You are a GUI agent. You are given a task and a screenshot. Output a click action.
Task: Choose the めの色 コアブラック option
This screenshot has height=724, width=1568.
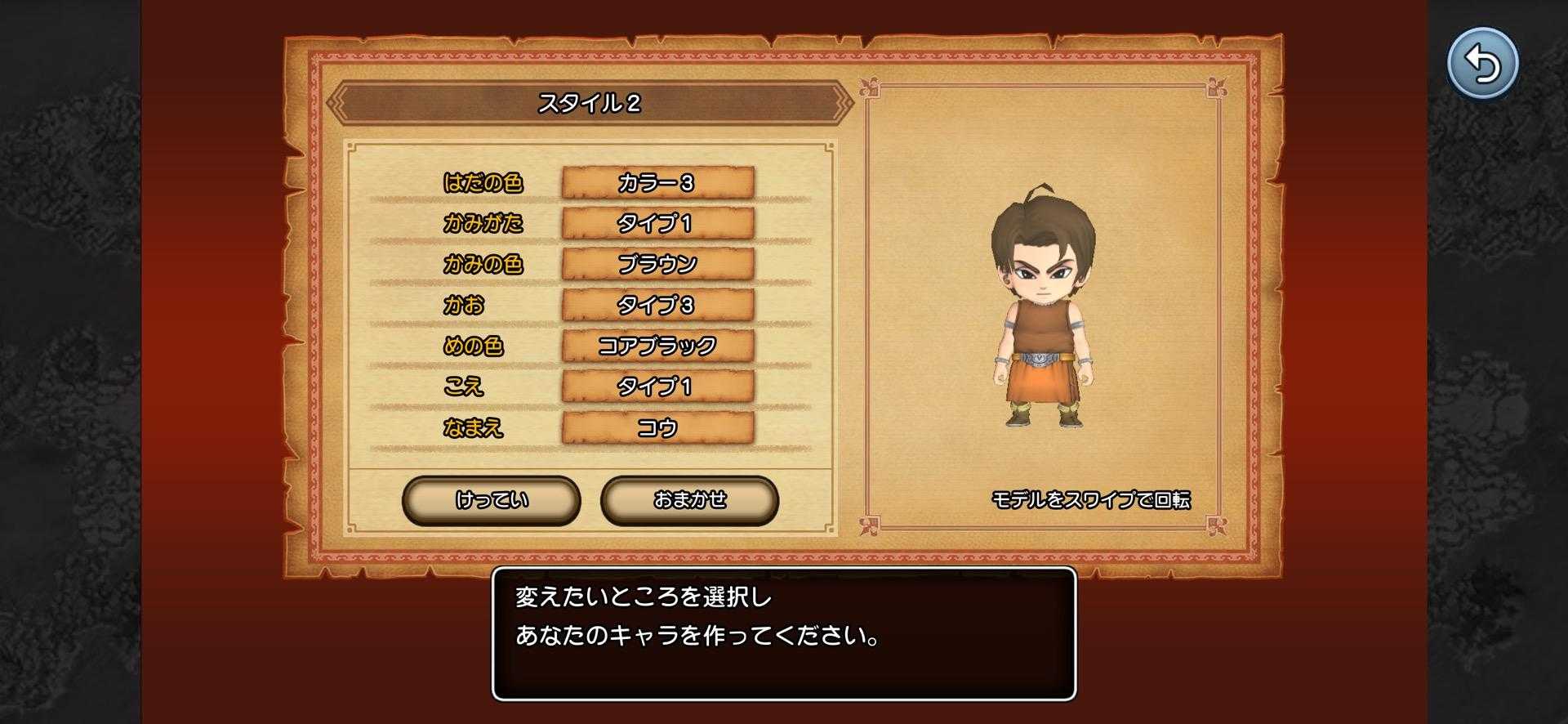[657, 346]
